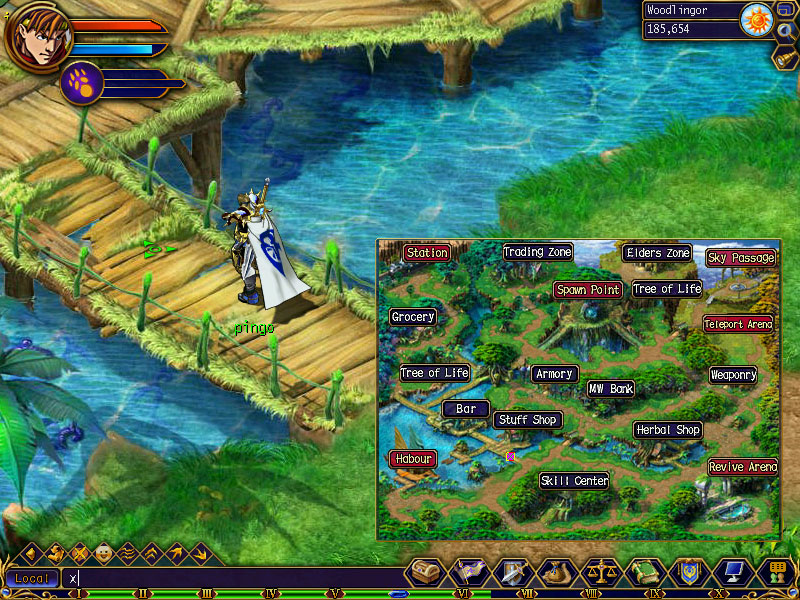Open the smiley face emote icon
This screenshot has width=800, height=600.
pos(103,552)
